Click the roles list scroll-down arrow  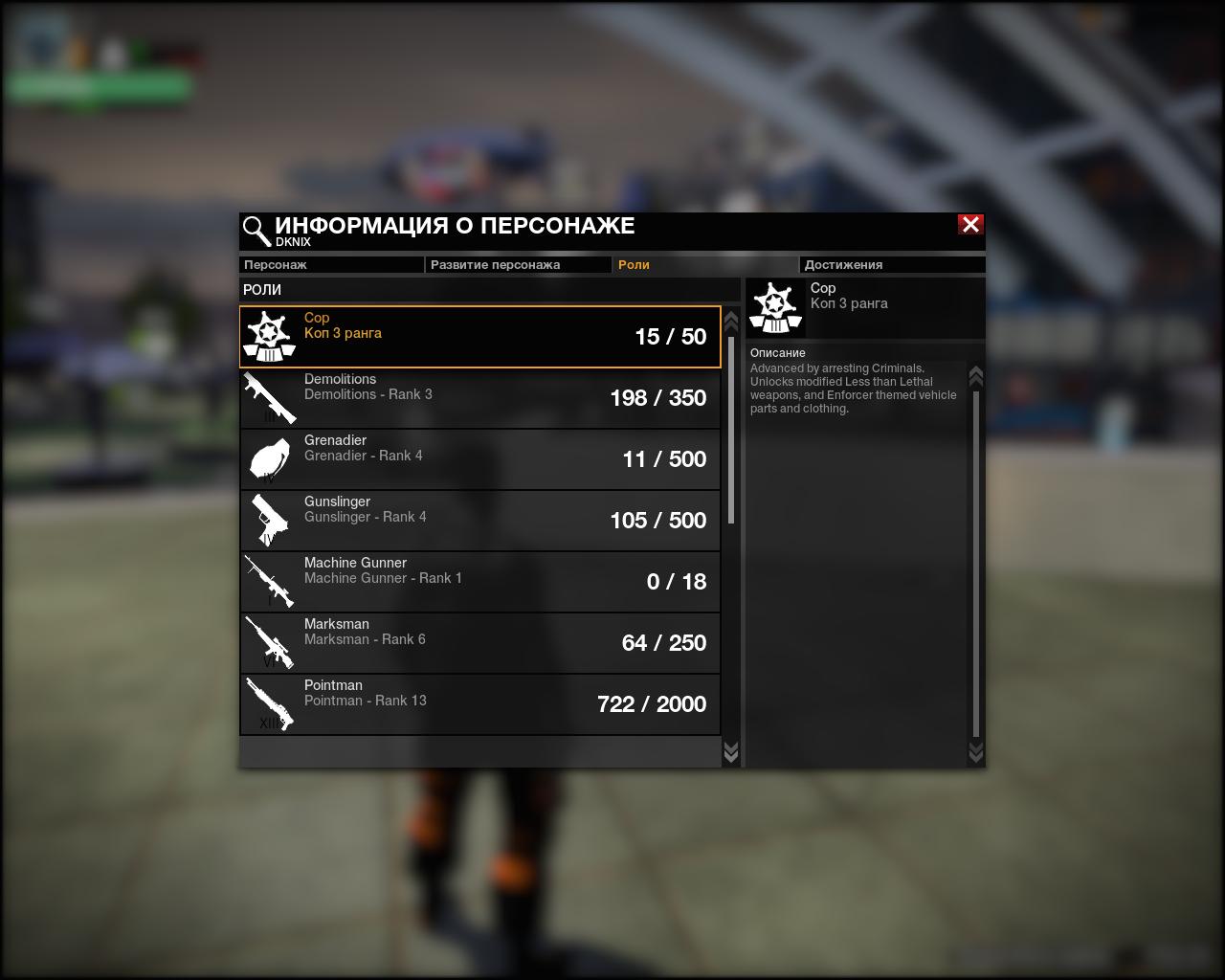point(731,752)
